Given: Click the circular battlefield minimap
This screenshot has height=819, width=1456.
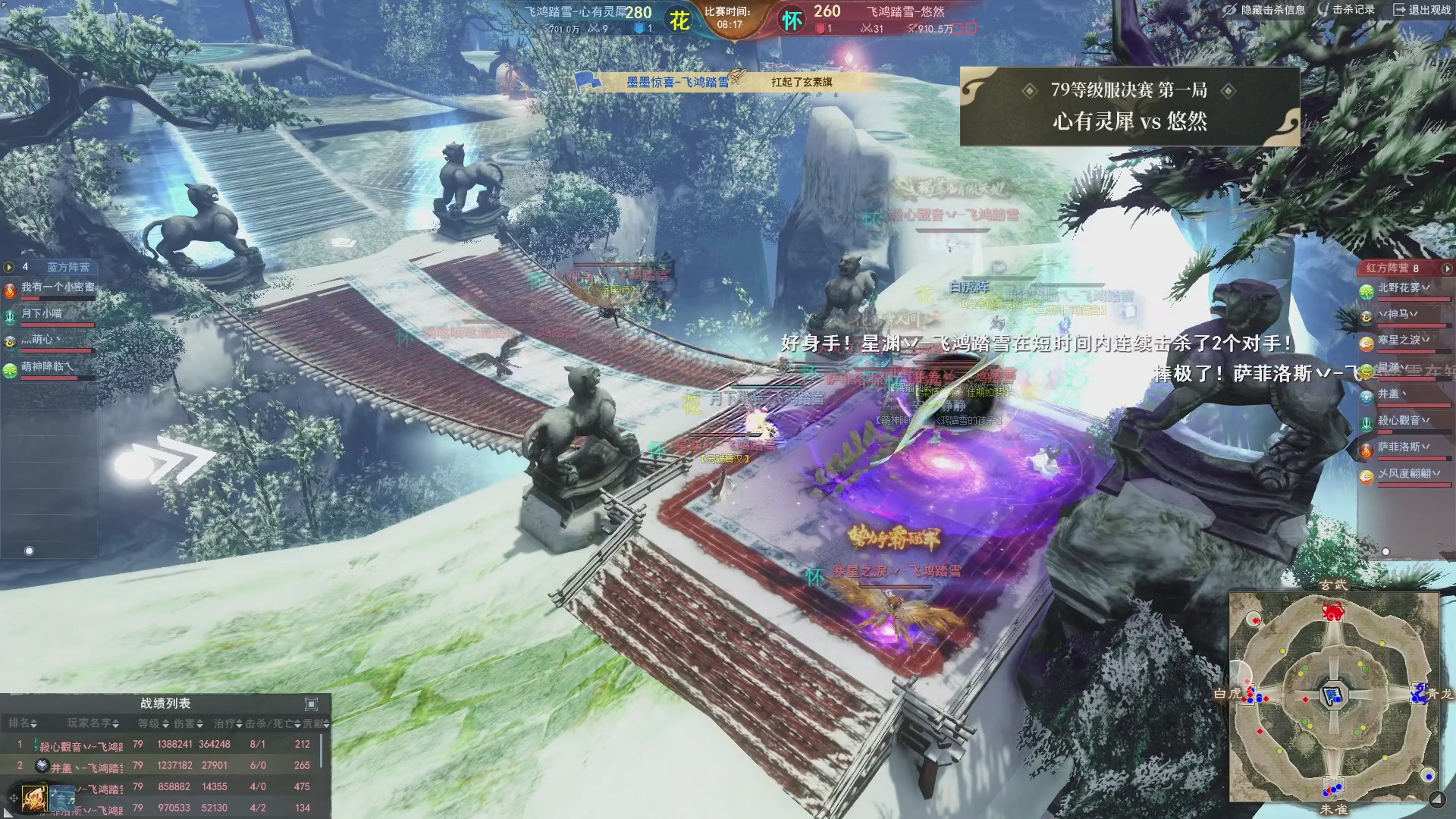Looking at the screenshot, I should click(1334, 697).
